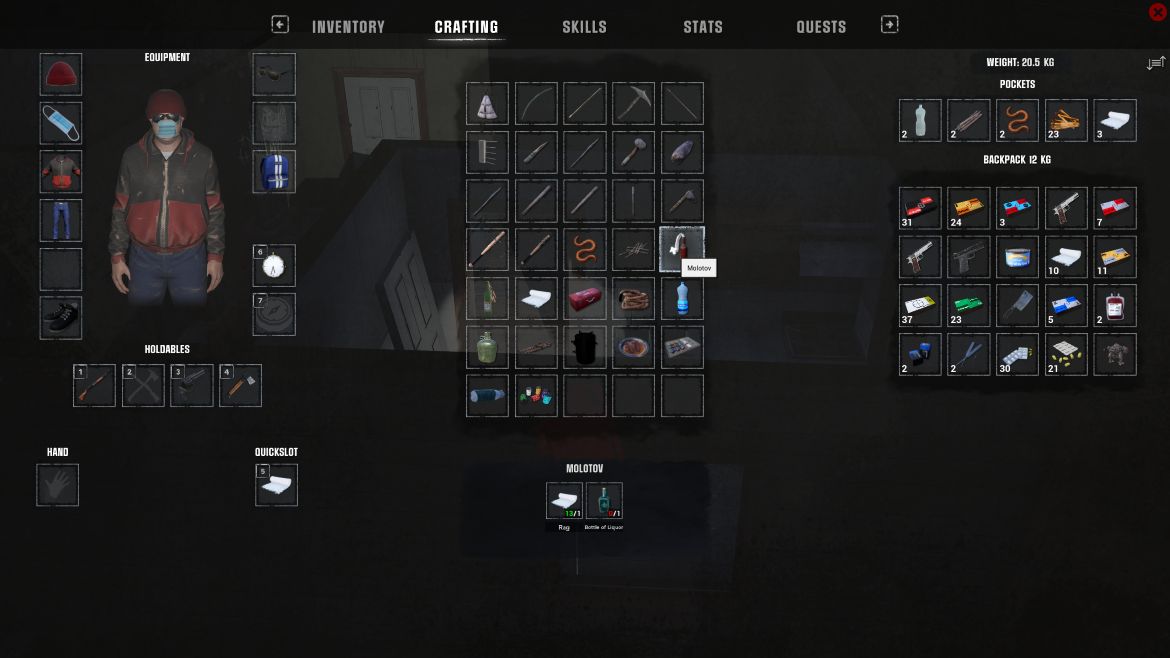Select the stopwatch in slot 6

(x=274, y=266)
